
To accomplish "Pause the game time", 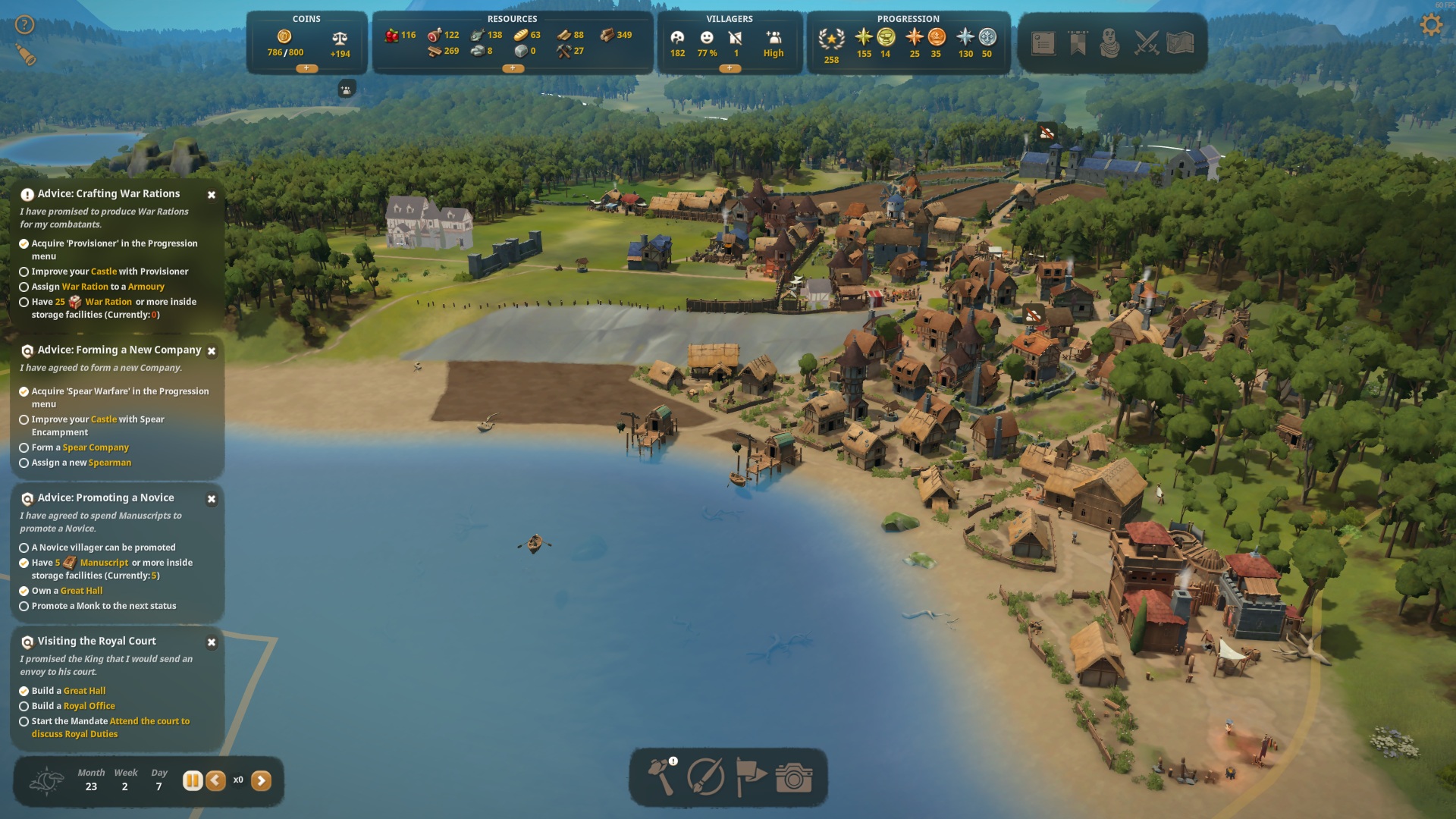I will pos(193,780).
